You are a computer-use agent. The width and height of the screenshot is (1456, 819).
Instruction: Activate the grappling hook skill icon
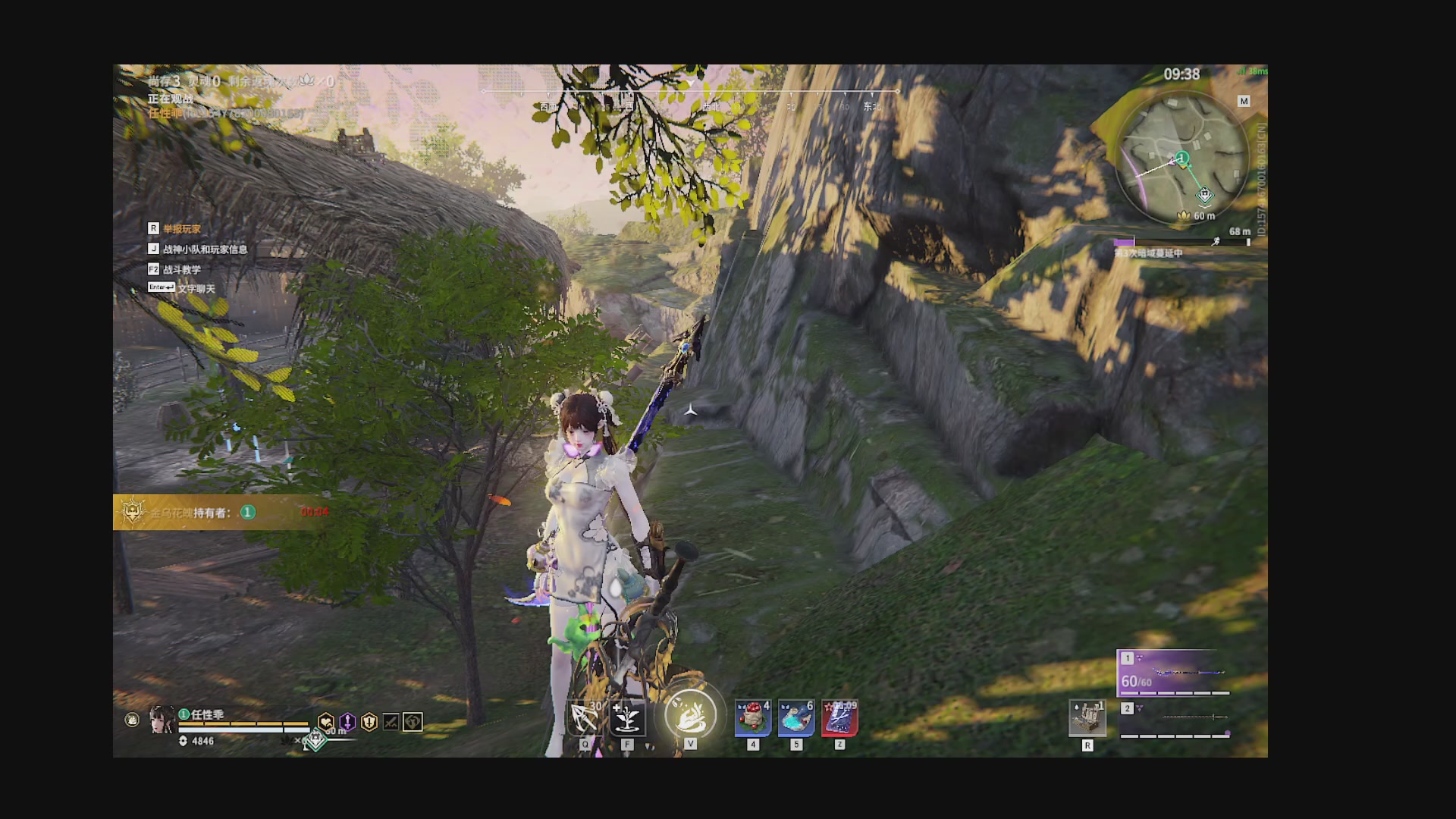[x=585, y=718]
